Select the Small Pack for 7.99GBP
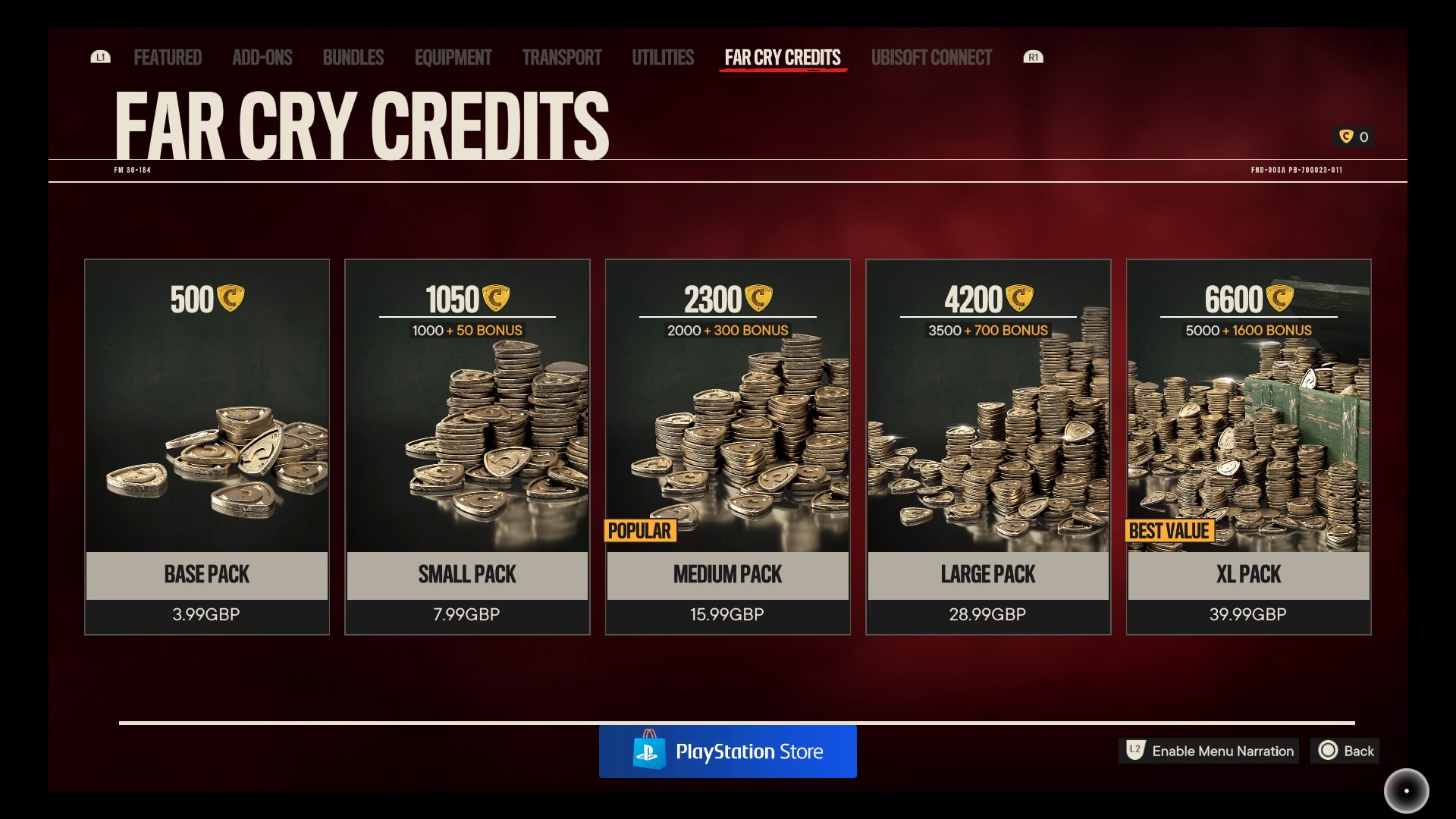This screenshot has width=1456, height=819. 467,447
